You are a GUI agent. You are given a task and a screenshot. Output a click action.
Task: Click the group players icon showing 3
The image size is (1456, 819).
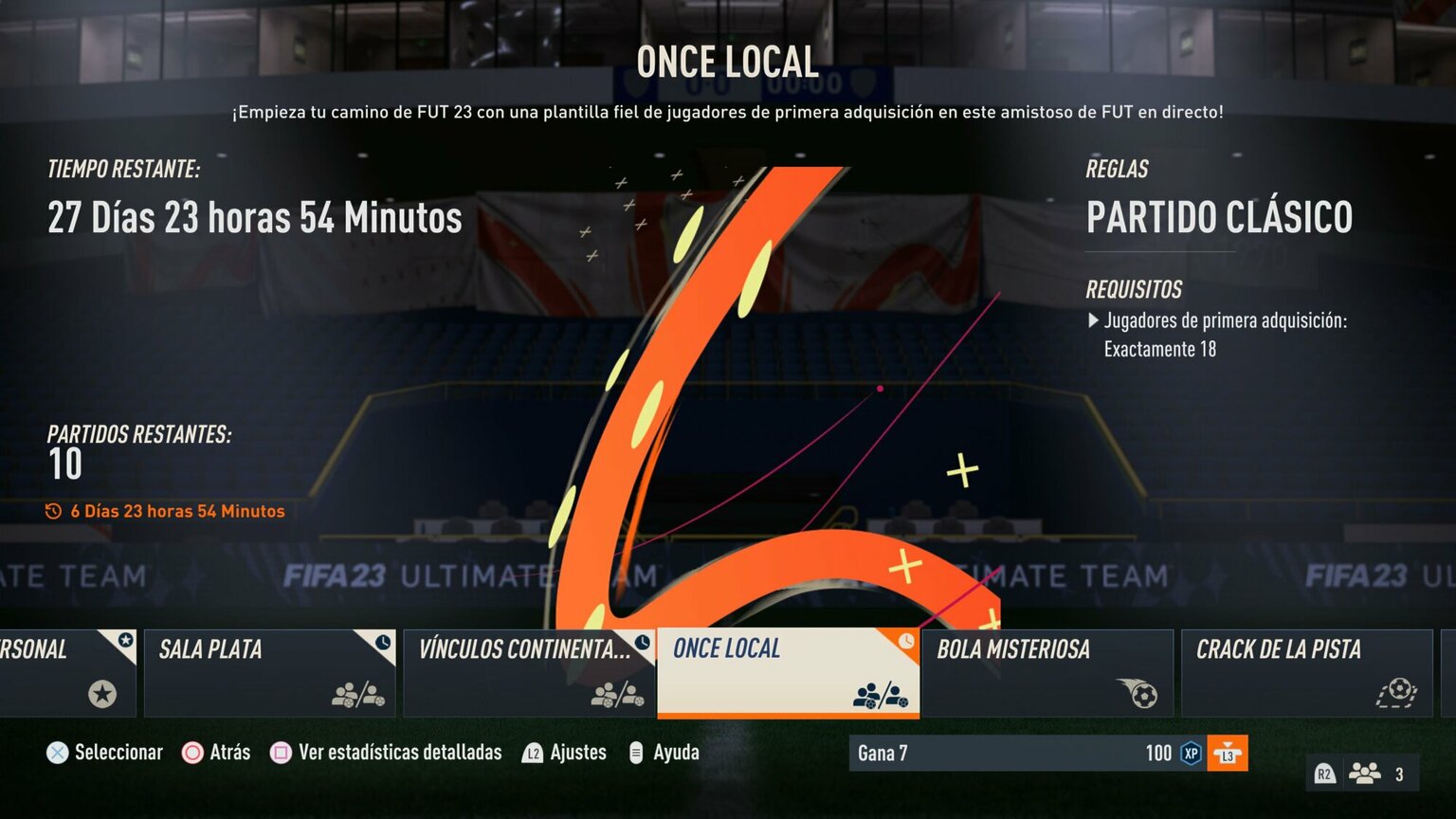(1365, 773)
